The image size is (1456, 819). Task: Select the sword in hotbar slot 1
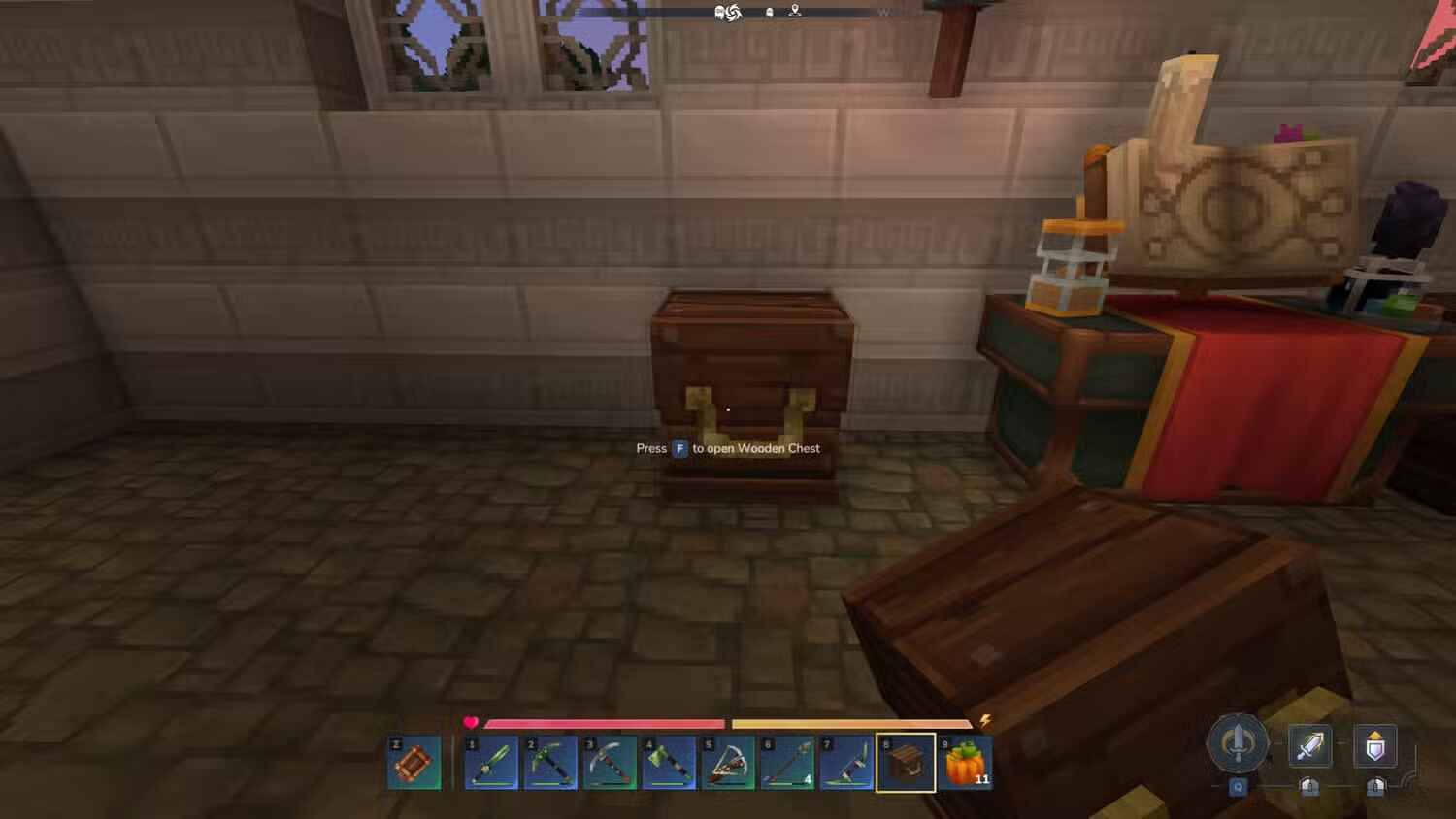click(x=490, y=765)
